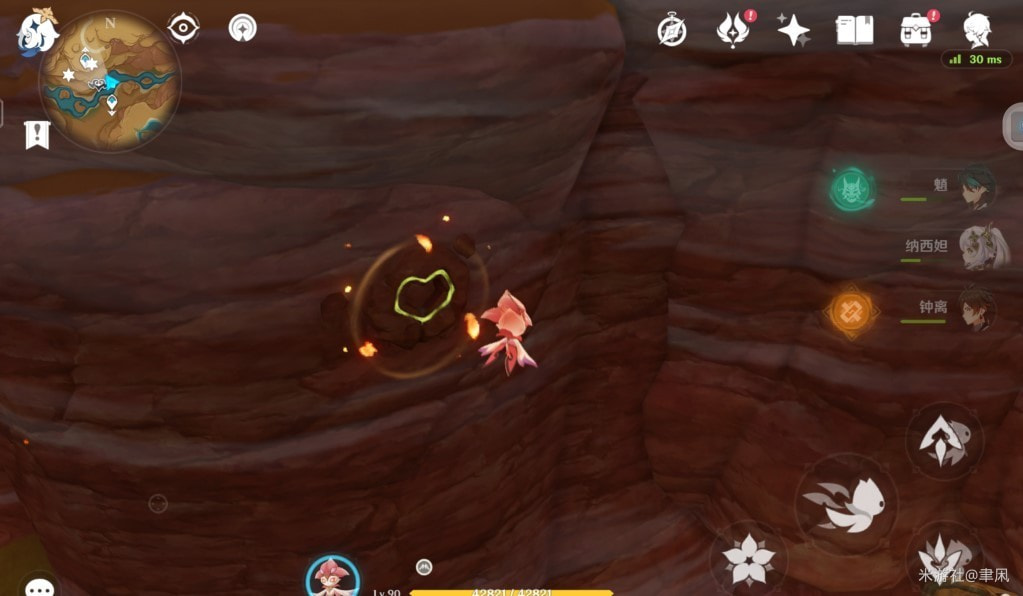Use the flower-shaped action button
1023x596 pixels.
pyautogui.click(x=748, y=558)
